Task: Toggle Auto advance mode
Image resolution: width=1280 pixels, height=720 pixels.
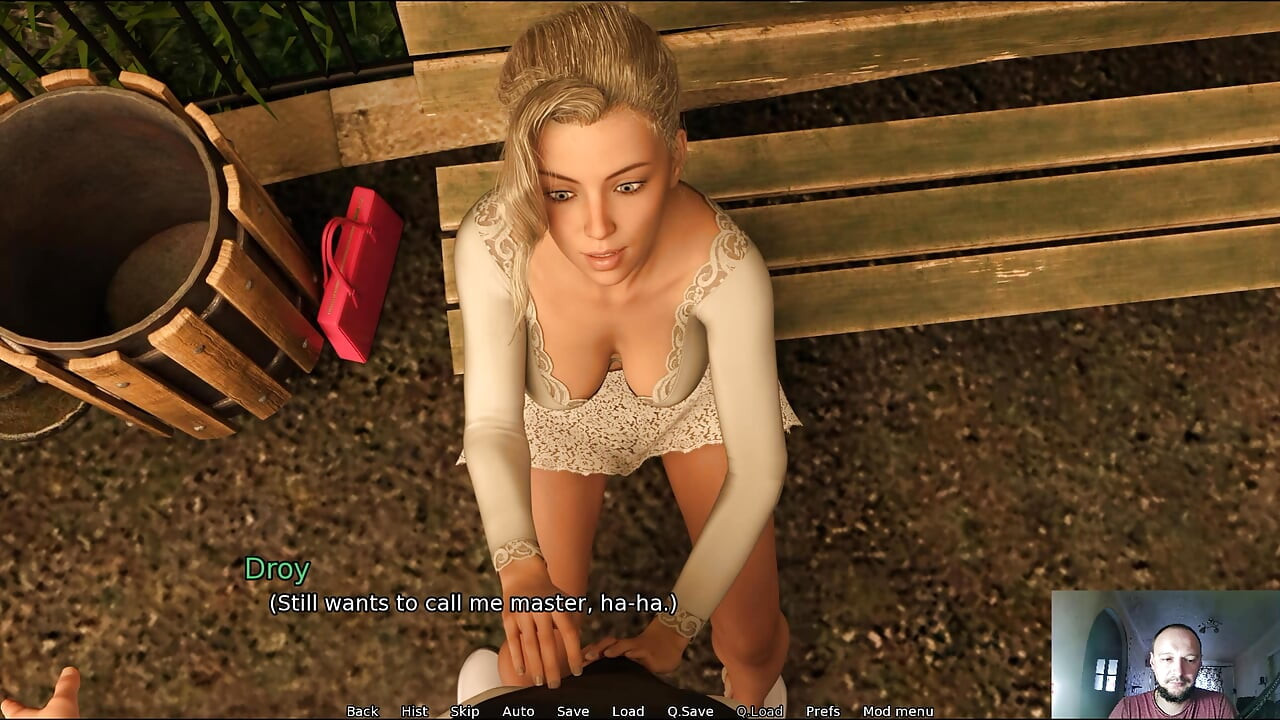Action: pyautogui.click(x=518, y=711)
